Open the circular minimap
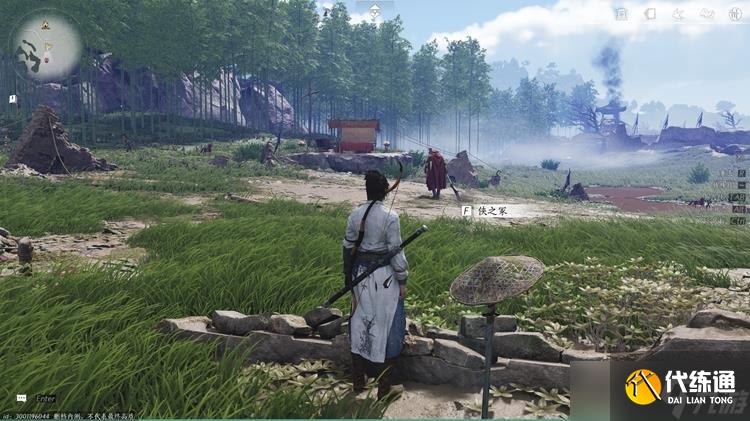Image resolution: width=750 pixels, height=421 pixels. click(46, 46)
